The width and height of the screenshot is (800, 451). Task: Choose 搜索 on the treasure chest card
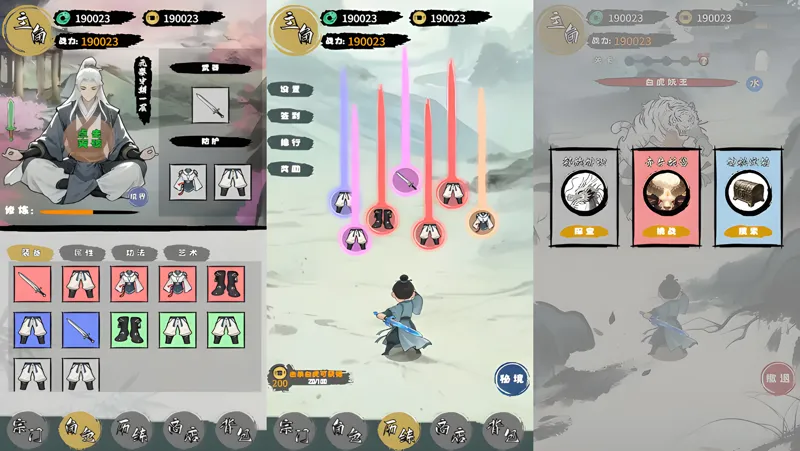point(742,229)
